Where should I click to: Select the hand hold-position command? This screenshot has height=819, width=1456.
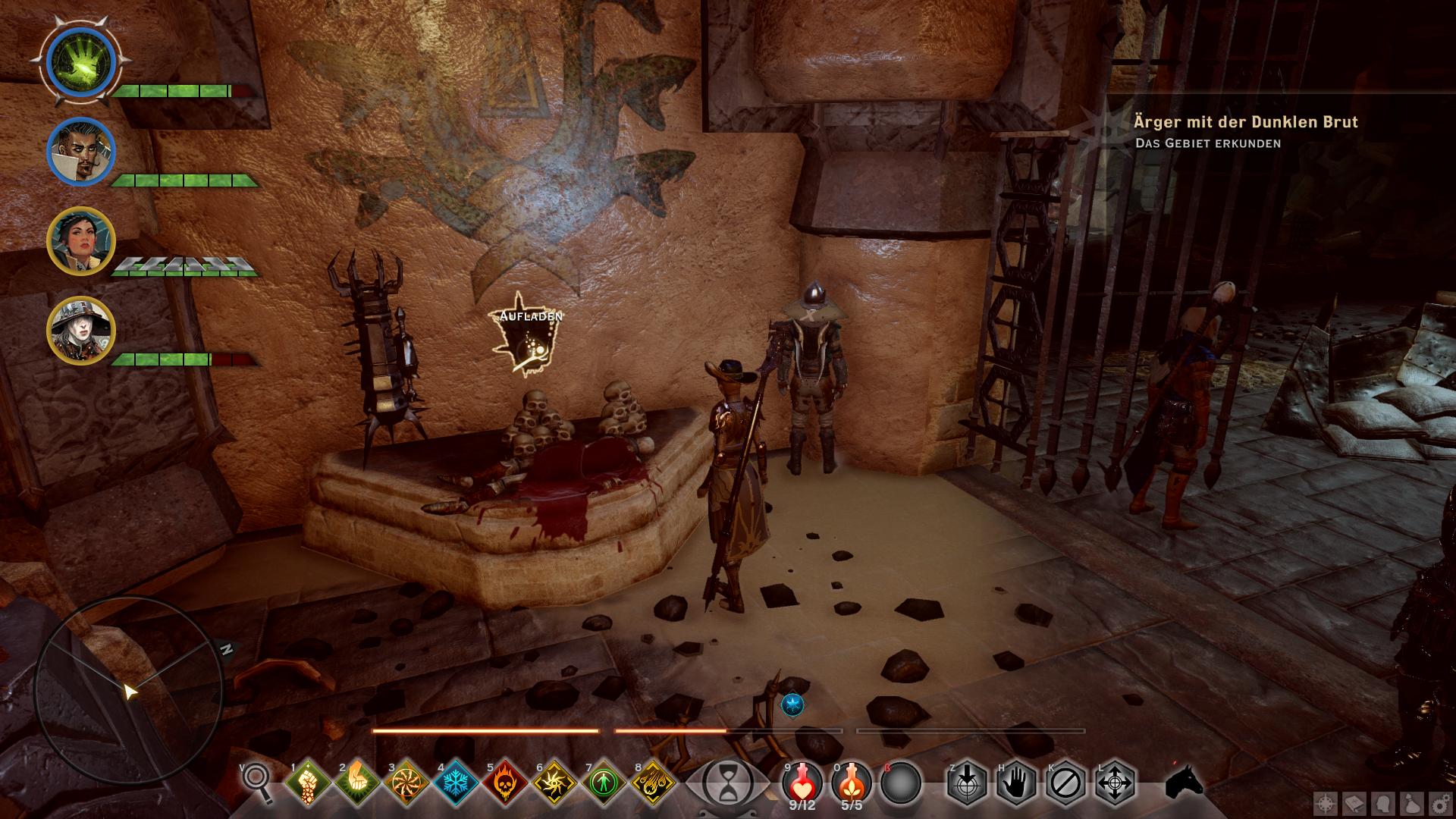[x=1016, y=782]
